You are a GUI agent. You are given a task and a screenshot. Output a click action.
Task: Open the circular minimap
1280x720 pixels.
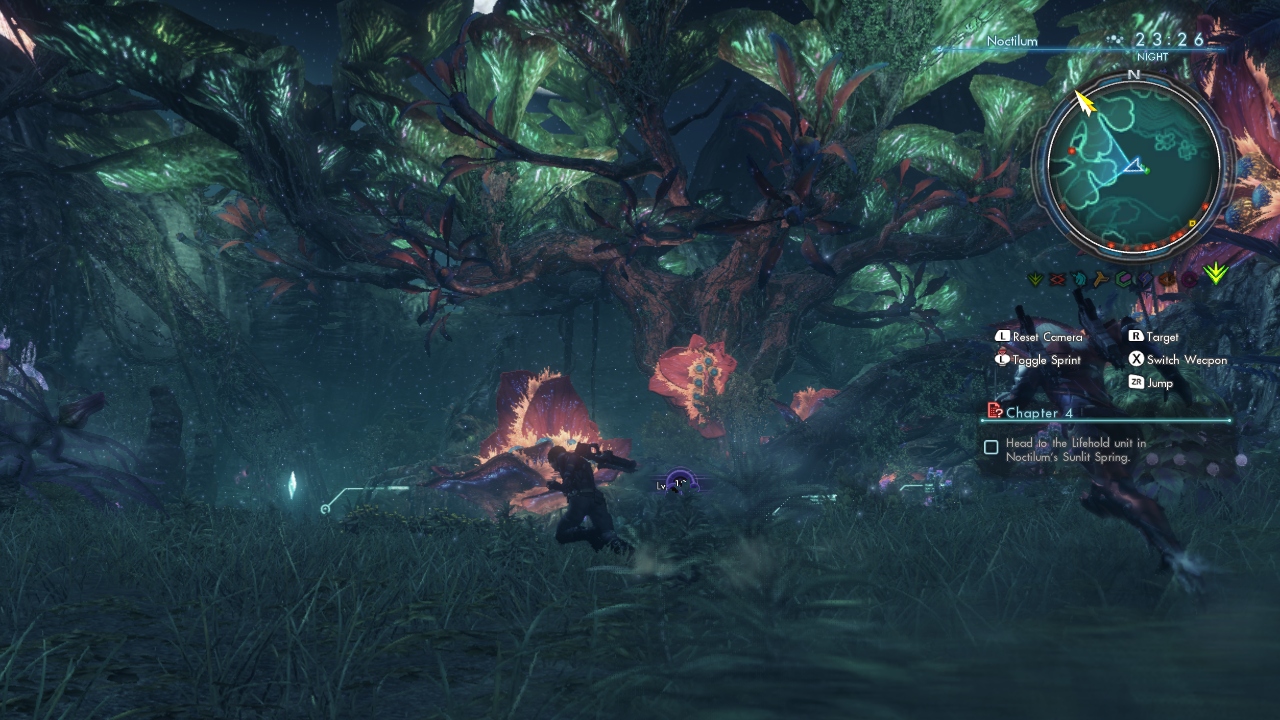(1133, 166)
